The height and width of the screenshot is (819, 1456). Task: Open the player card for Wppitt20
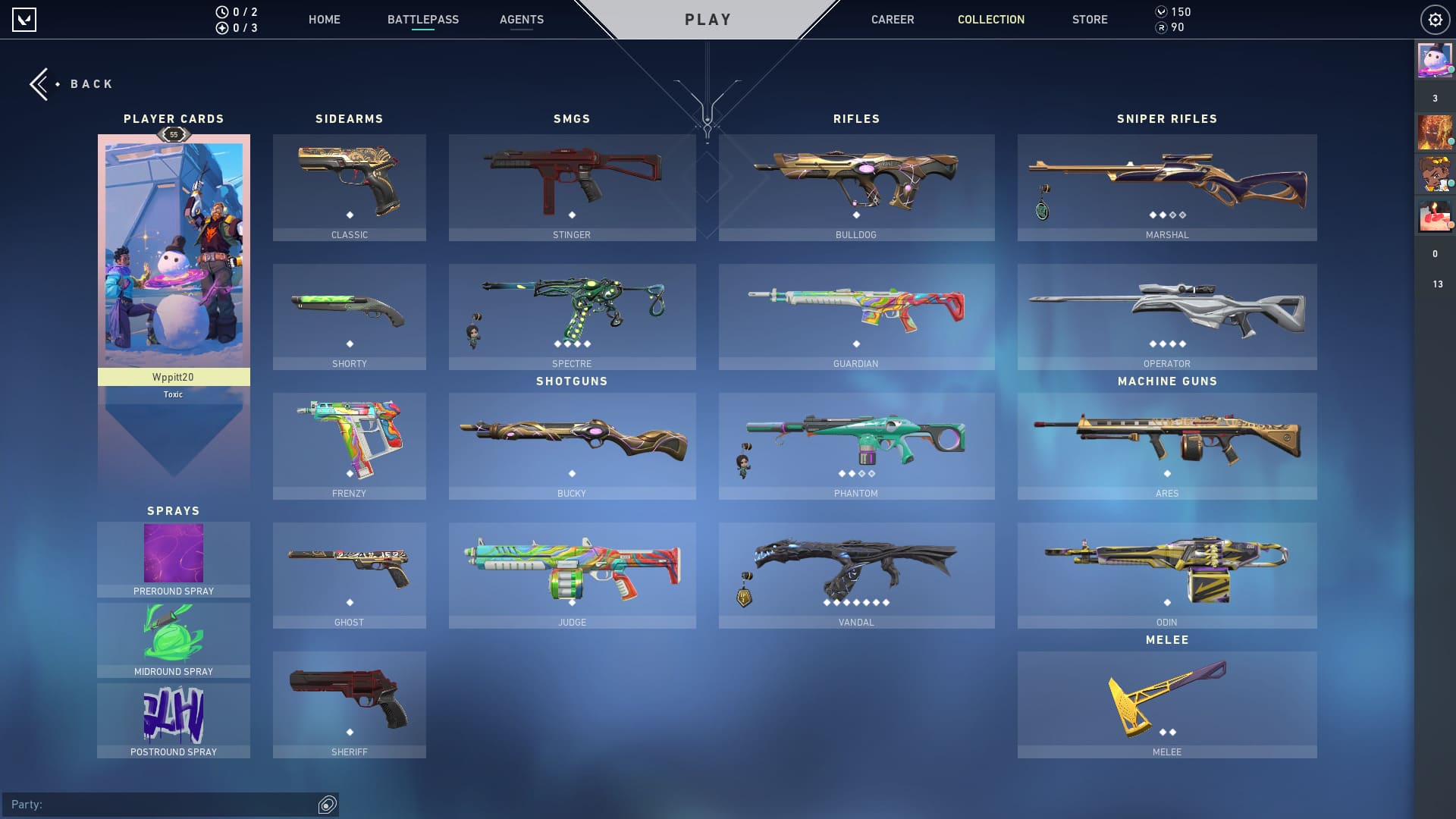point(174,258)
